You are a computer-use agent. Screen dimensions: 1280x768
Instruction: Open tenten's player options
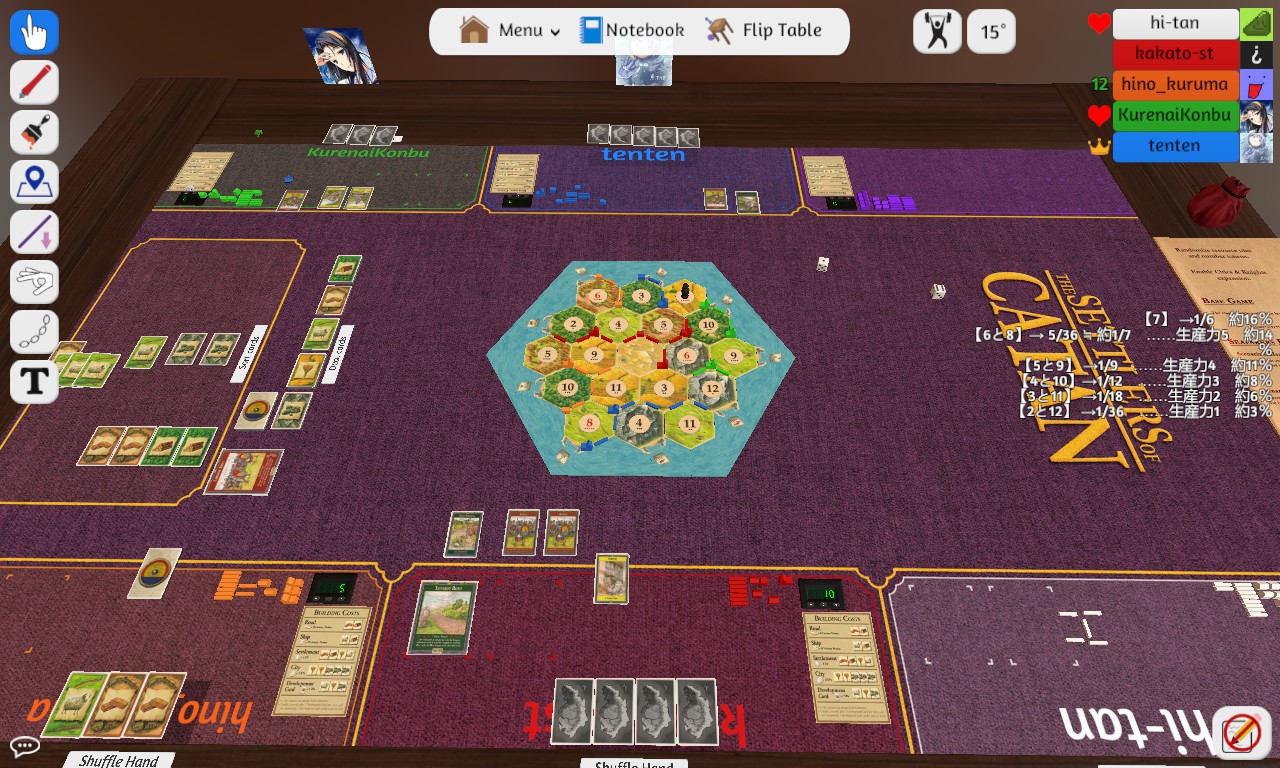(1176, 145)
